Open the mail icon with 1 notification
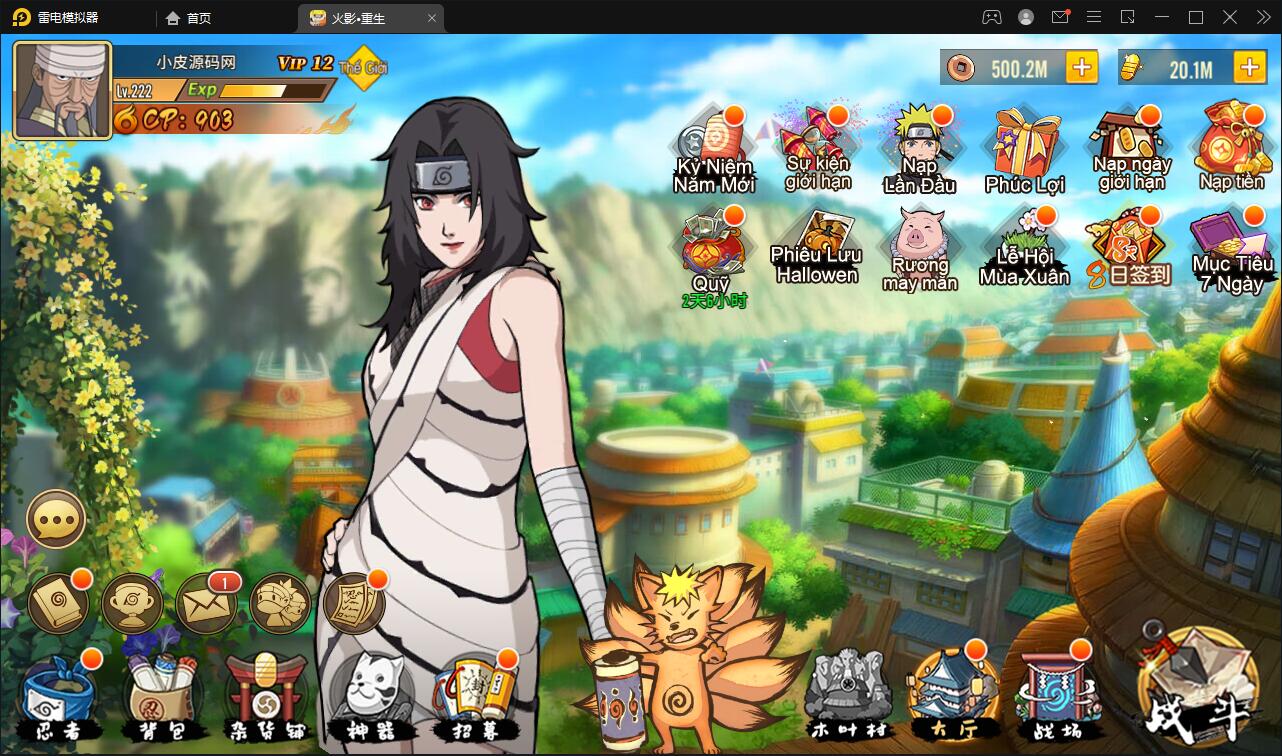Image resolution: width=1282 pixels, height=756 pixels. [x=204, y=605]
